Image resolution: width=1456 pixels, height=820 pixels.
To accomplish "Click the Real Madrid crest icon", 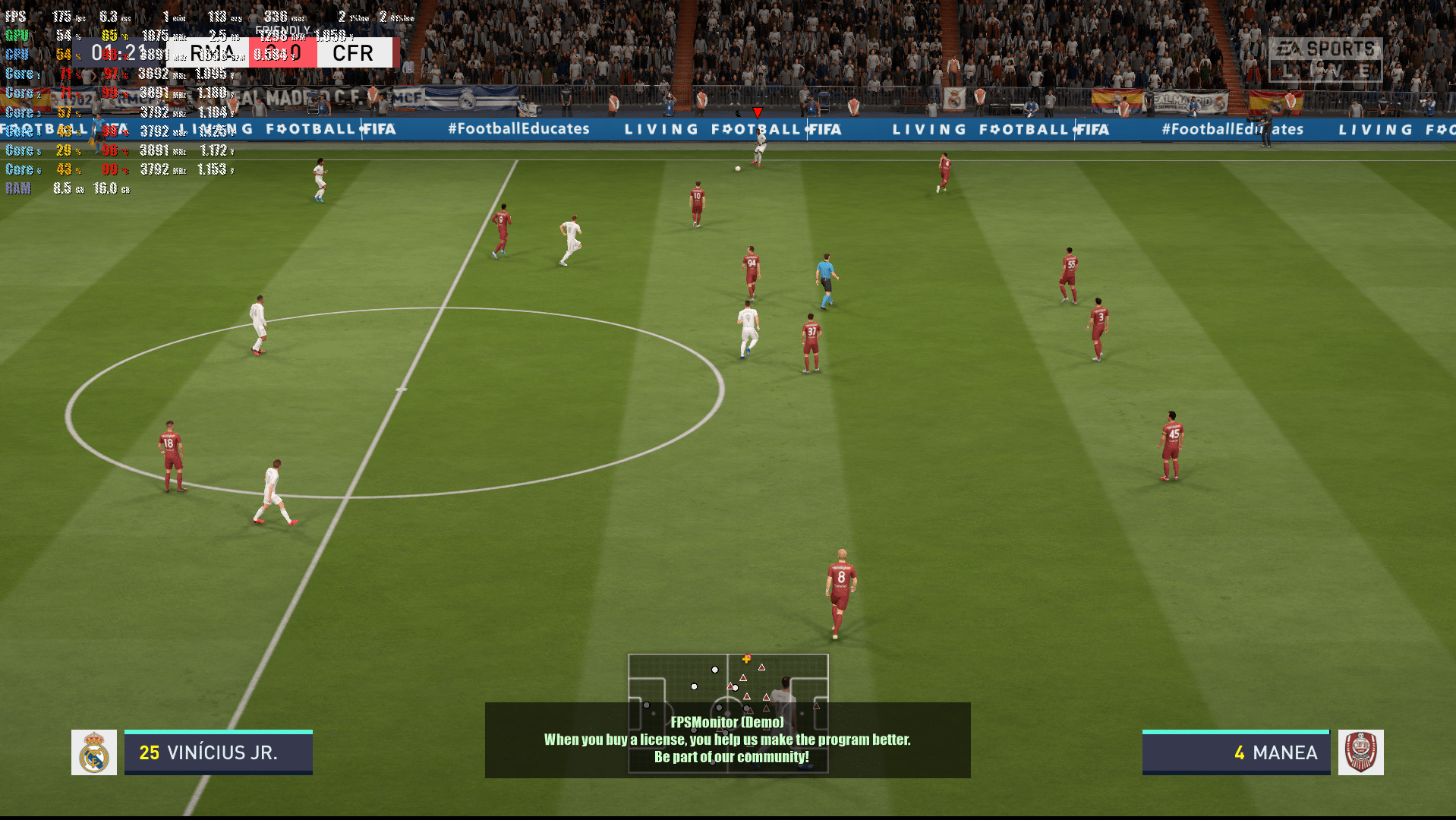I will tap(94, 752).
